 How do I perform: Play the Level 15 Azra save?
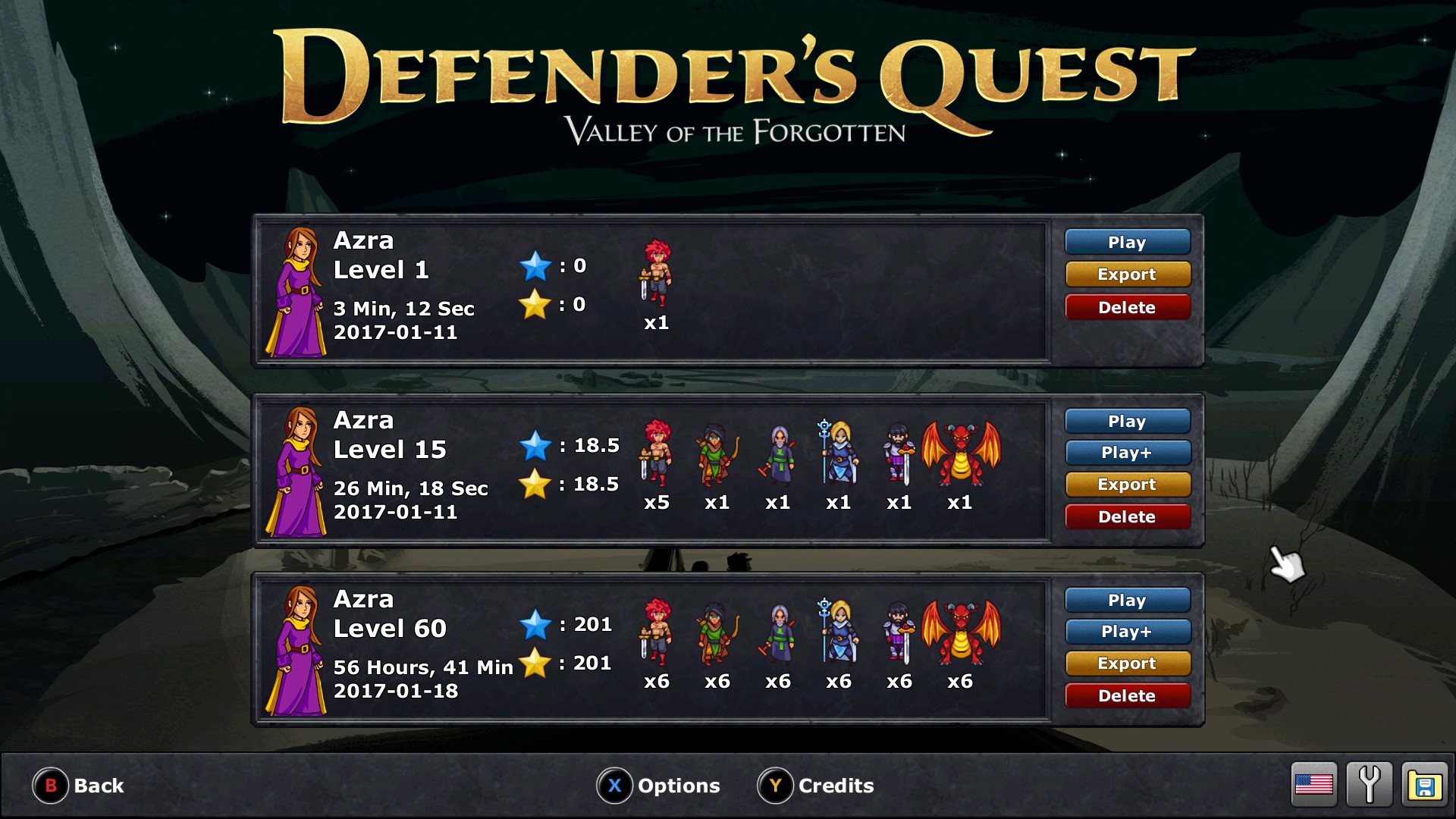coord(1127,422)
